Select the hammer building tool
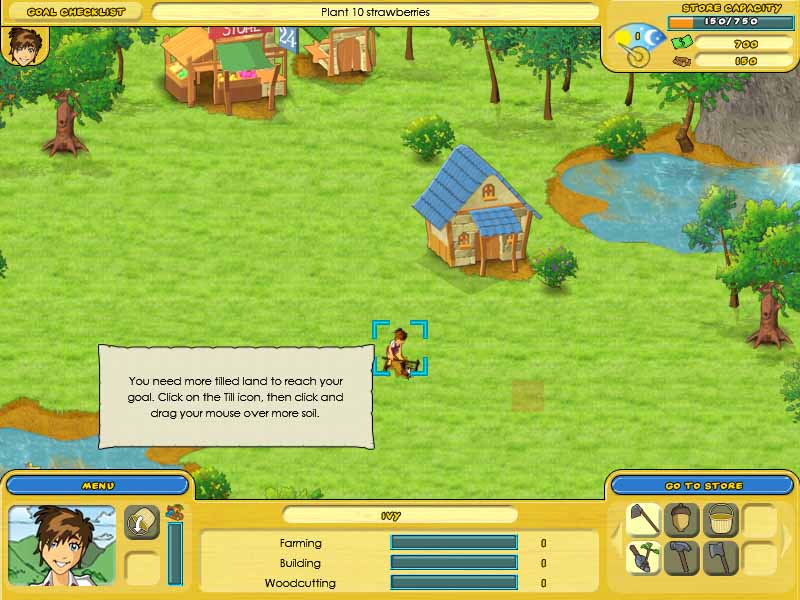The image size is (800, 600). pyautogui.click(x=682, y=557)
